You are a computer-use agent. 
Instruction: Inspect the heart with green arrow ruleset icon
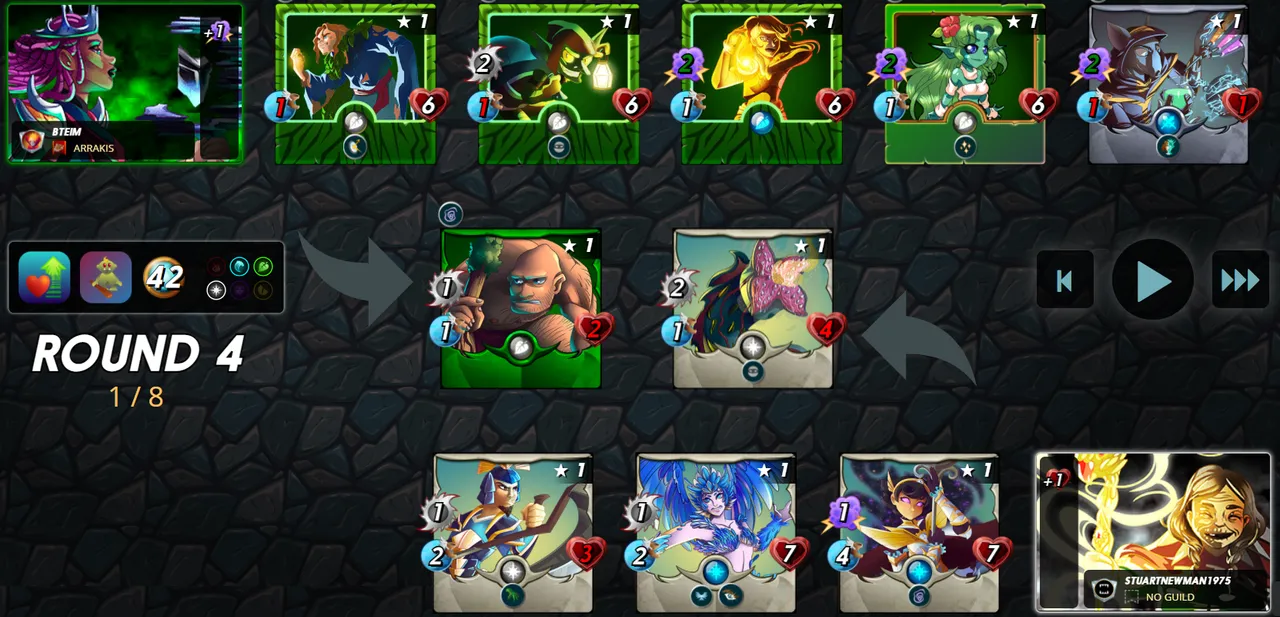(44, 277)
